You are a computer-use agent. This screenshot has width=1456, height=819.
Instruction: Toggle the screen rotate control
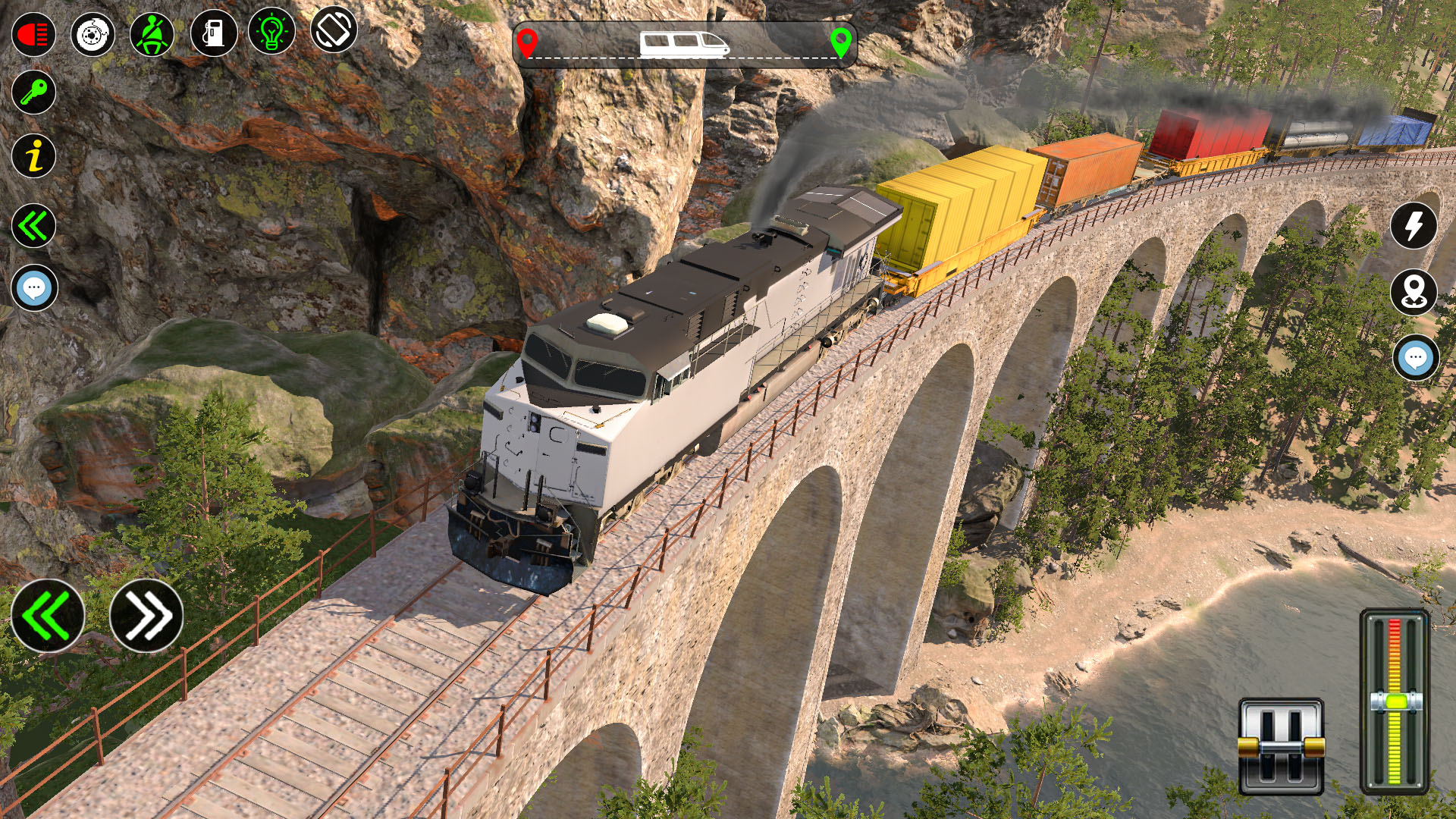pos(334,33)
